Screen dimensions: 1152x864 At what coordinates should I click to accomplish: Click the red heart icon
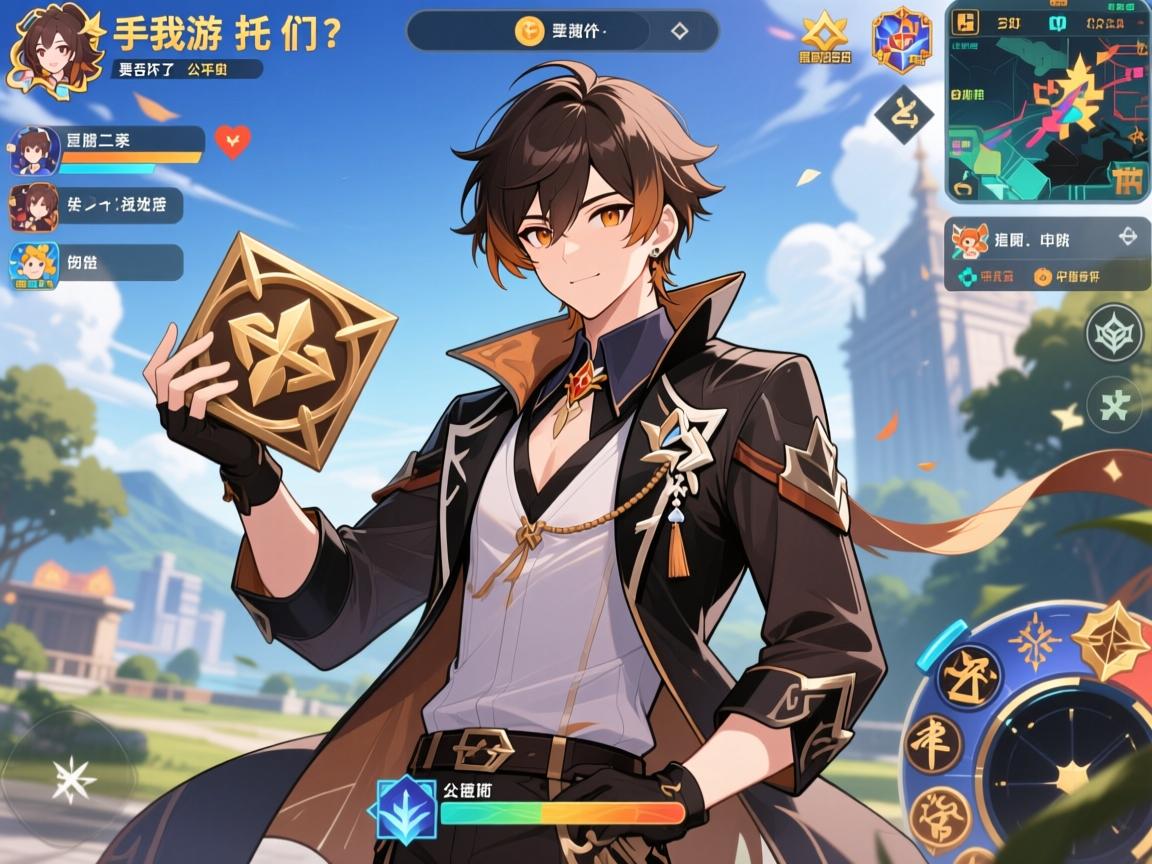click(x=233, y=142)
